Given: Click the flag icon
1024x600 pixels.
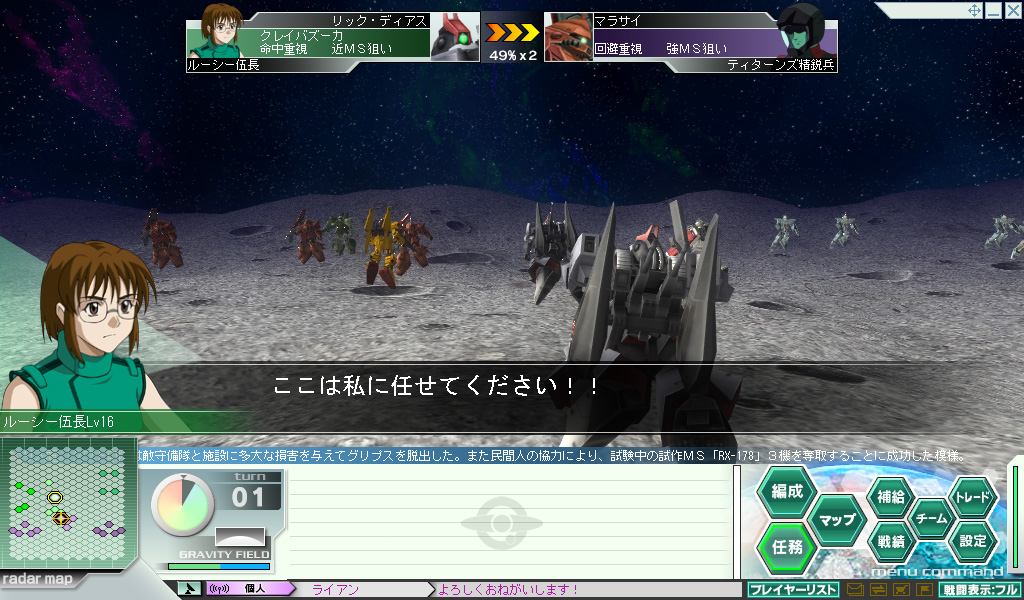Looking at the screenshot, I should [923, 590].
